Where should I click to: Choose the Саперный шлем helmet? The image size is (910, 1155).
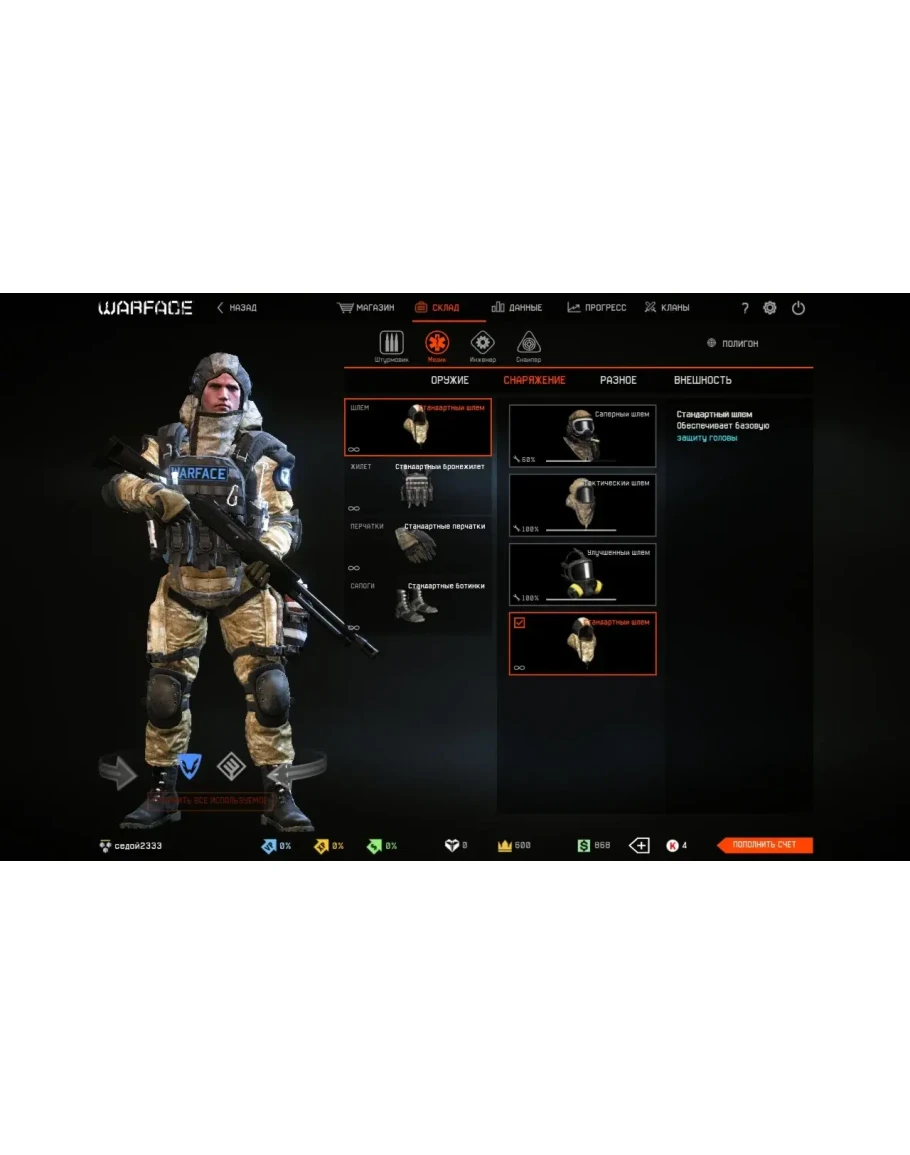click(x=582, y=436)
